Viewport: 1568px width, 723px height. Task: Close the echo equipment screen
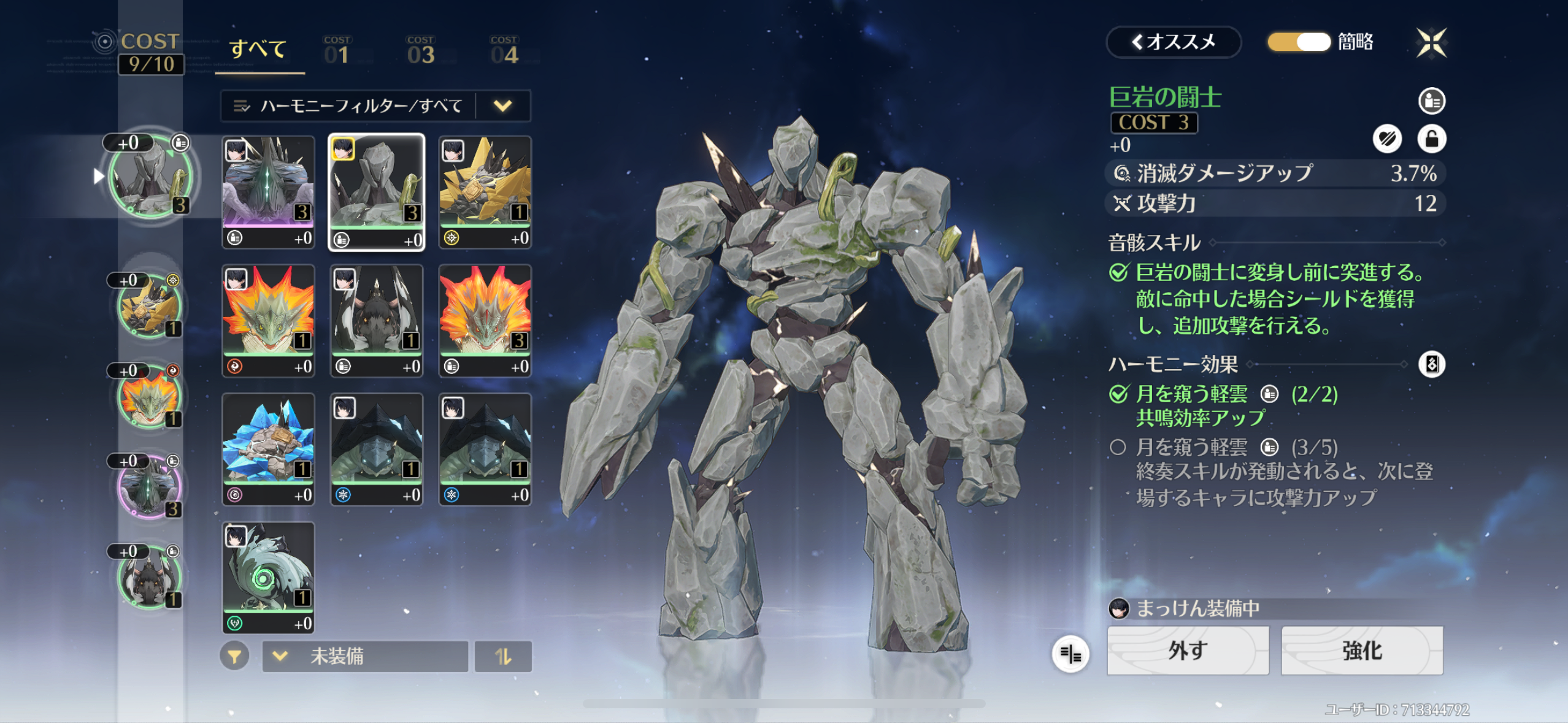click(1431, 42)
